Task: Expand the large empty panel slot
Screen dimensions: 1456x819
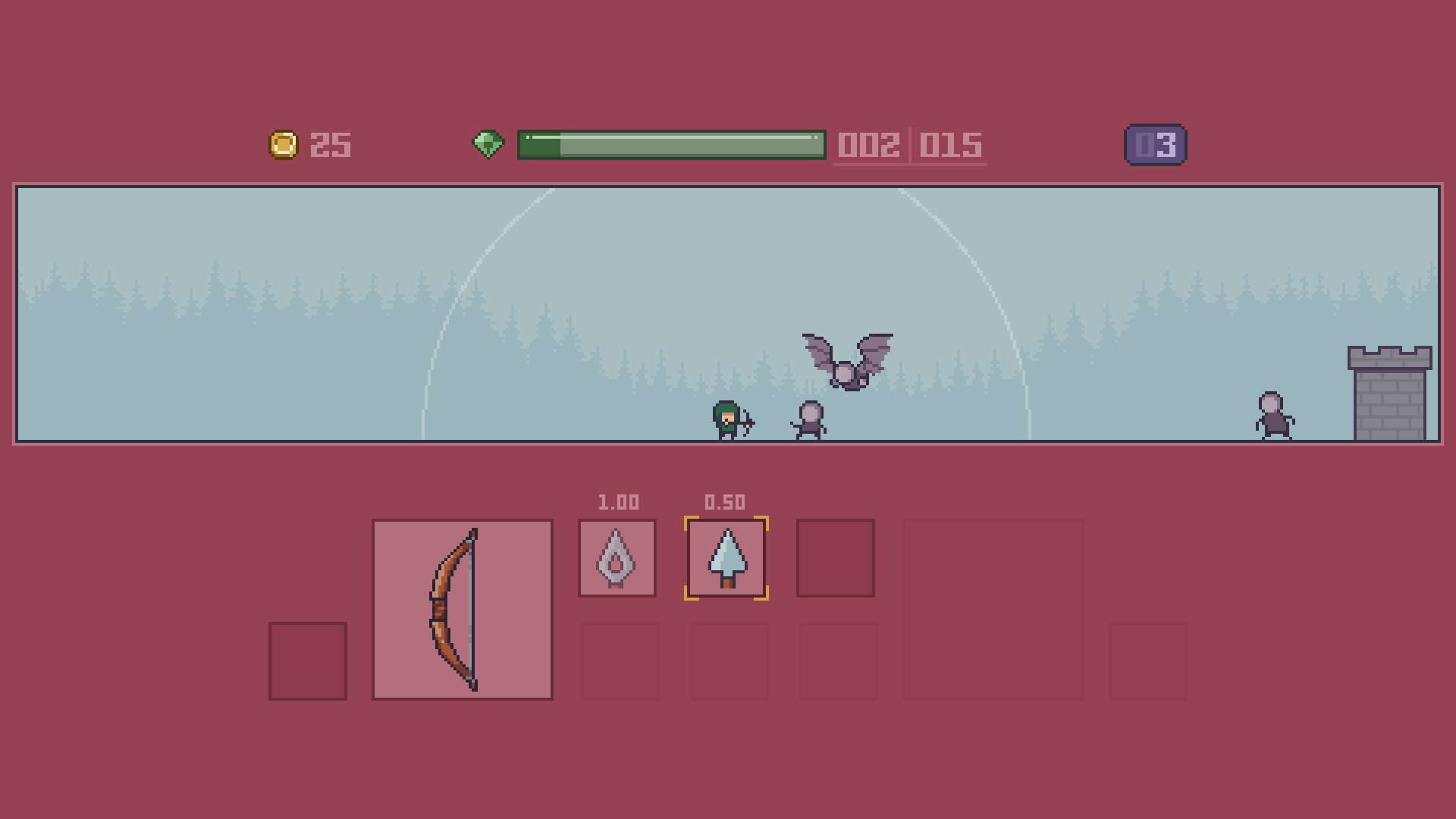Action: point(993,607)
